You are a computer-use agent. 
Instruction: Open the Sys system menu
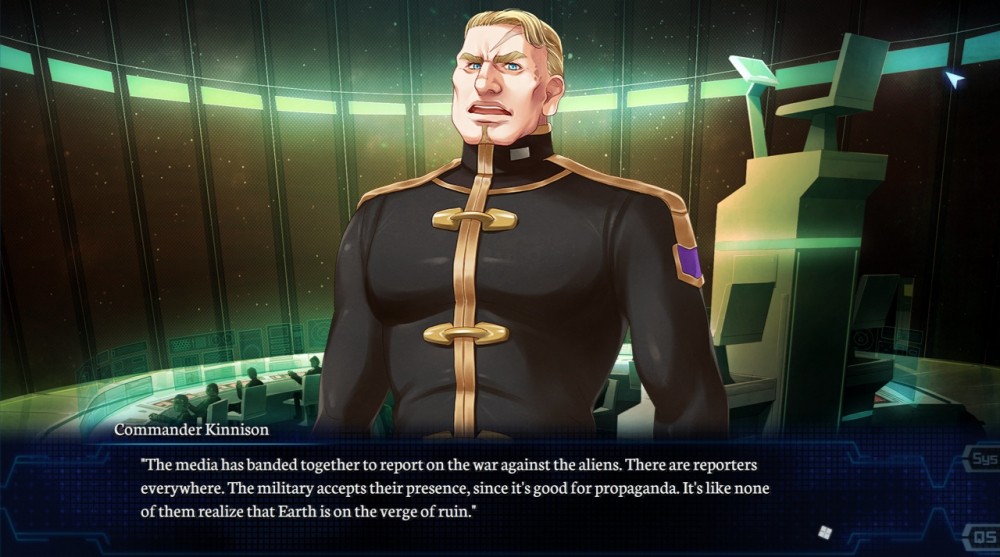tap(982, 461)
